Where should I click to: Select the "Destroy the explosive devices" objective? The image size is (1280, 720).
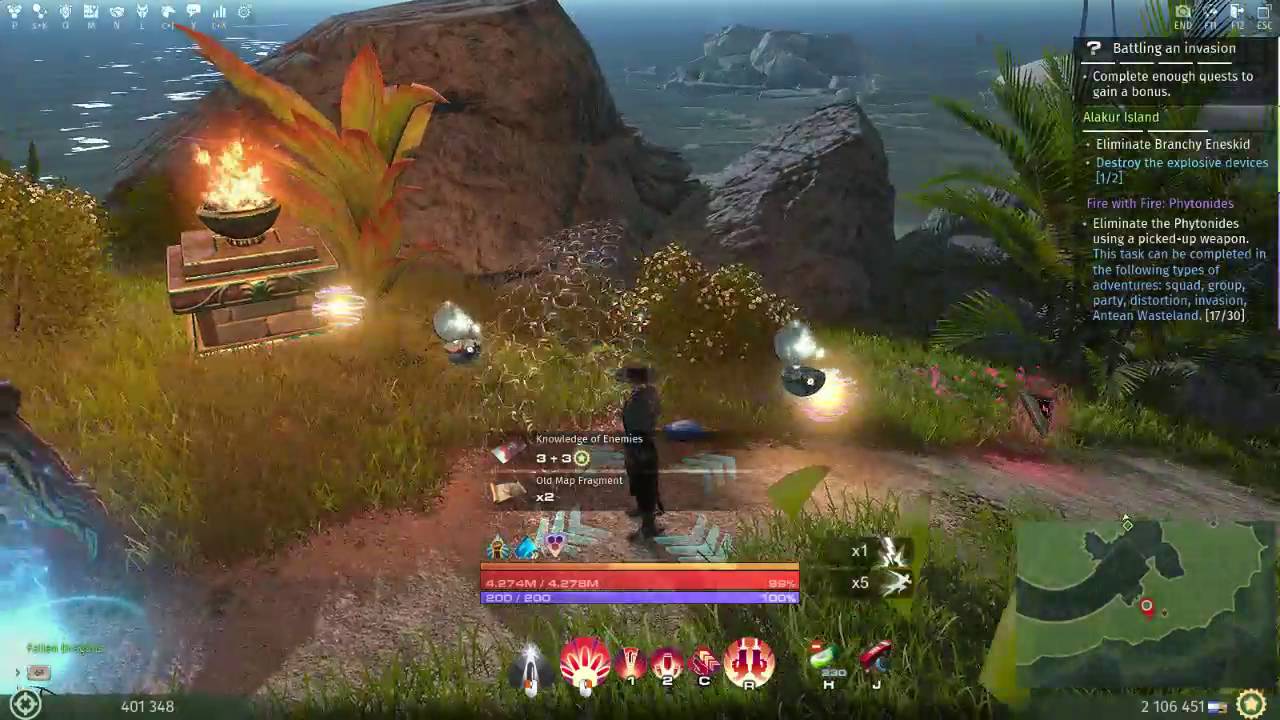[1181, 163]
